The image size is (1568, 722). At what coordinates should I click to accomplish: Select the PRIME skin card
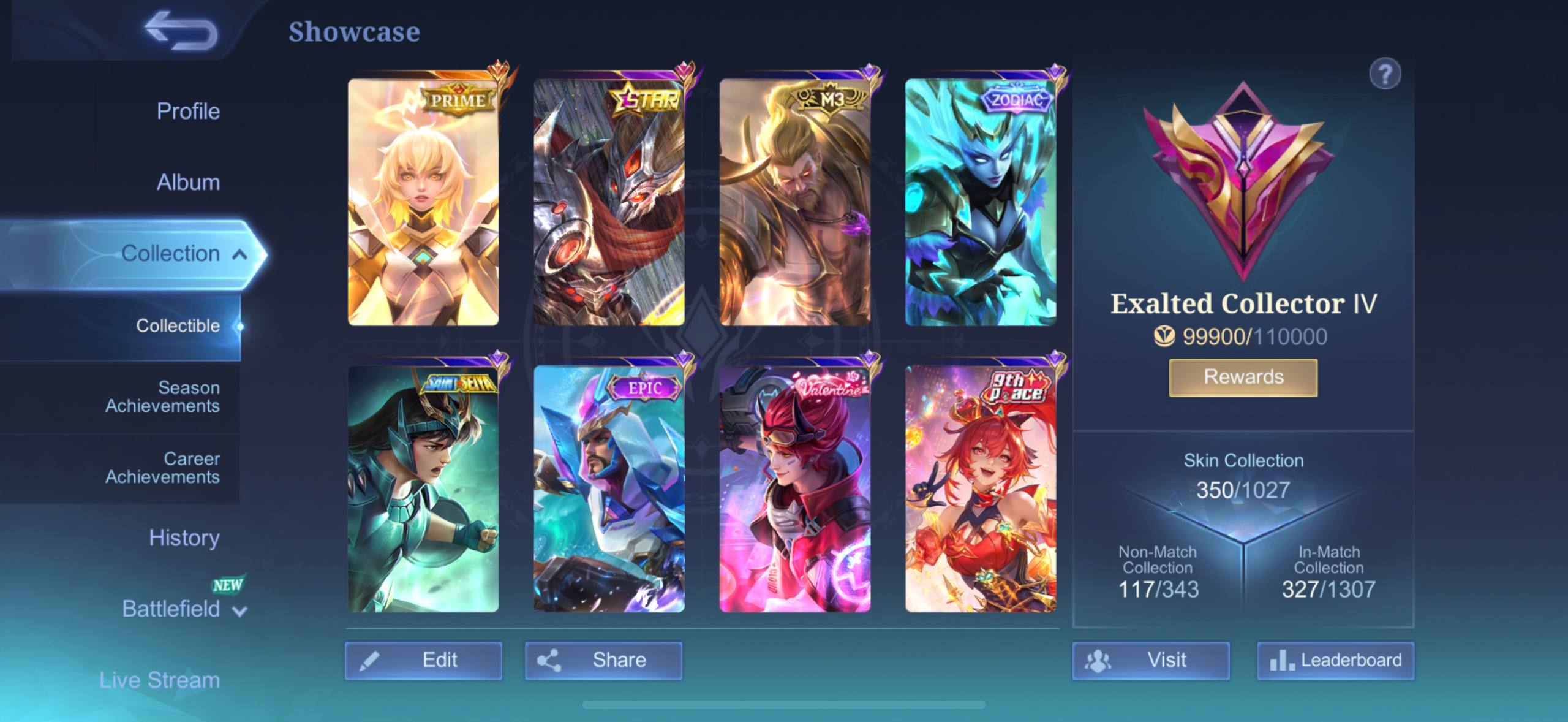click(423, 202)
